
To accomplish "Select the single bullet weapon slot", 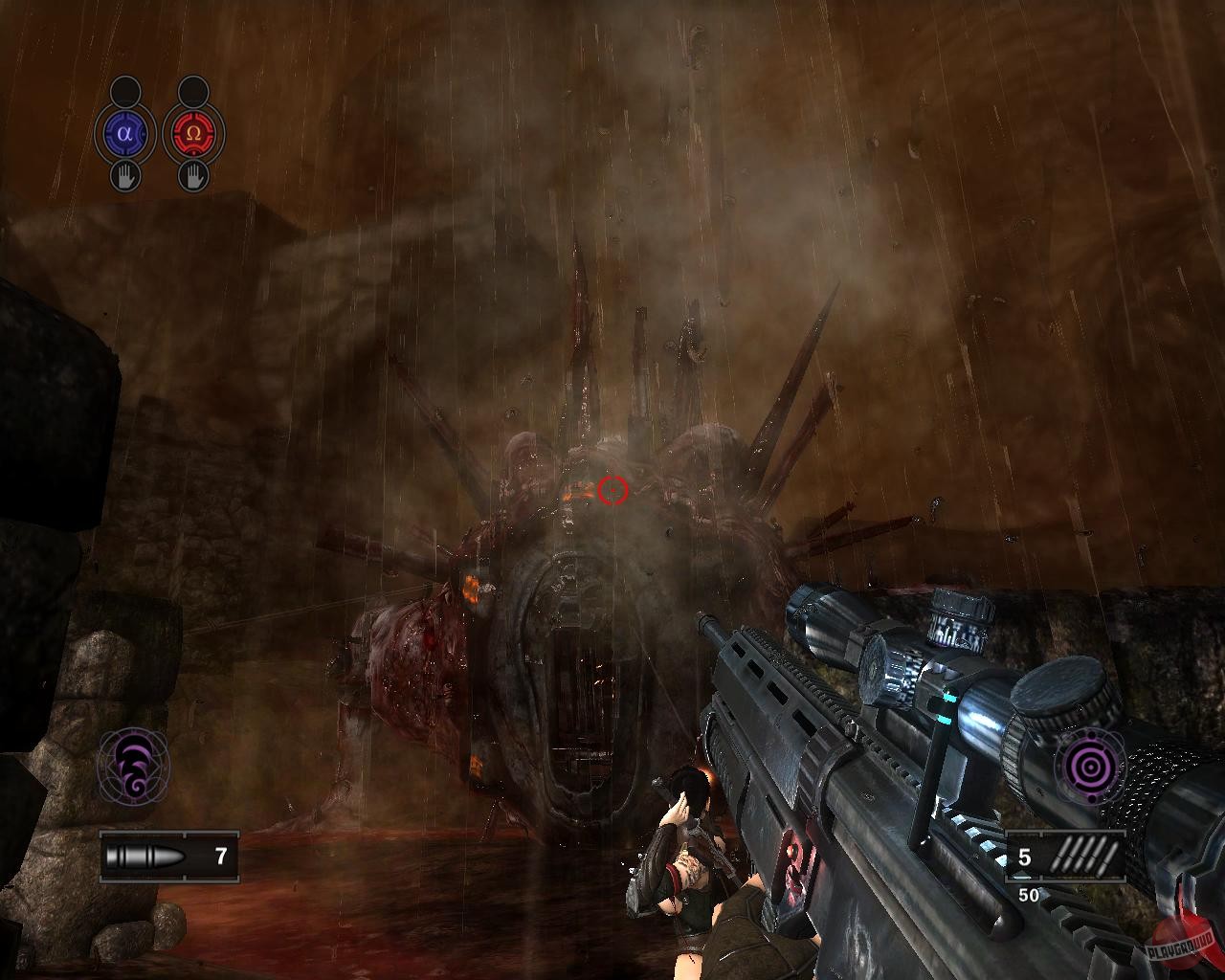I will click(168, 856).
